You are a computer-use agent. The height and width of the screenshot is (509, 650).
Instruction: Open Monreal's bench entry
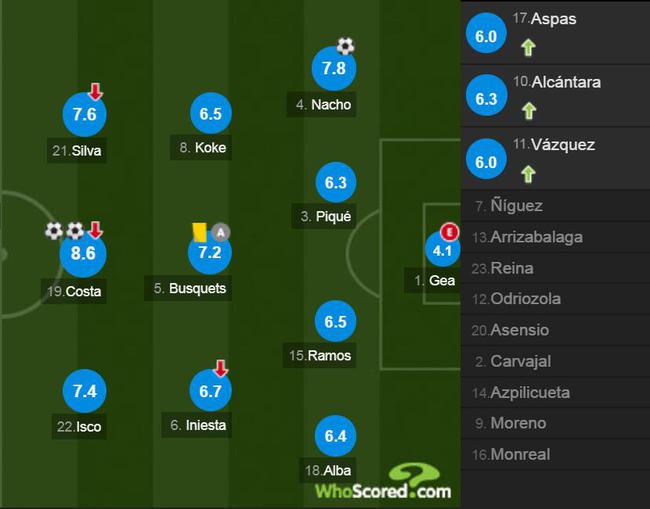(x=555, y=454)
